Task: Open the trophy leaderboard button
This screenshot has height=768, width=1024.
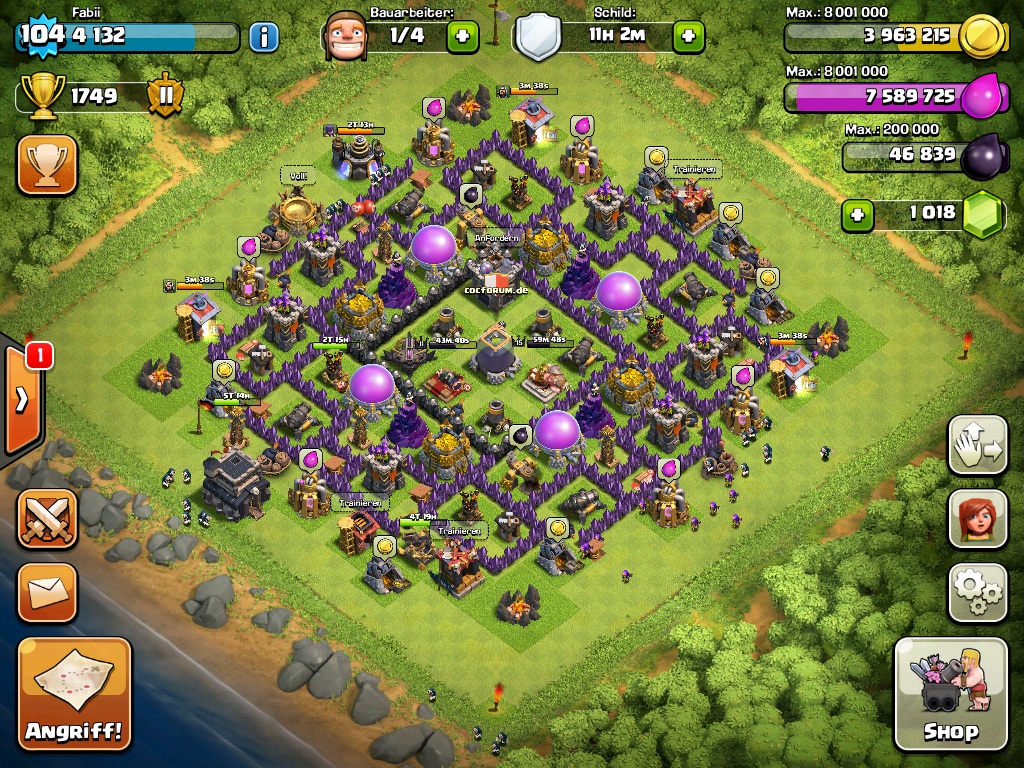Action: [x=47, y=164]
